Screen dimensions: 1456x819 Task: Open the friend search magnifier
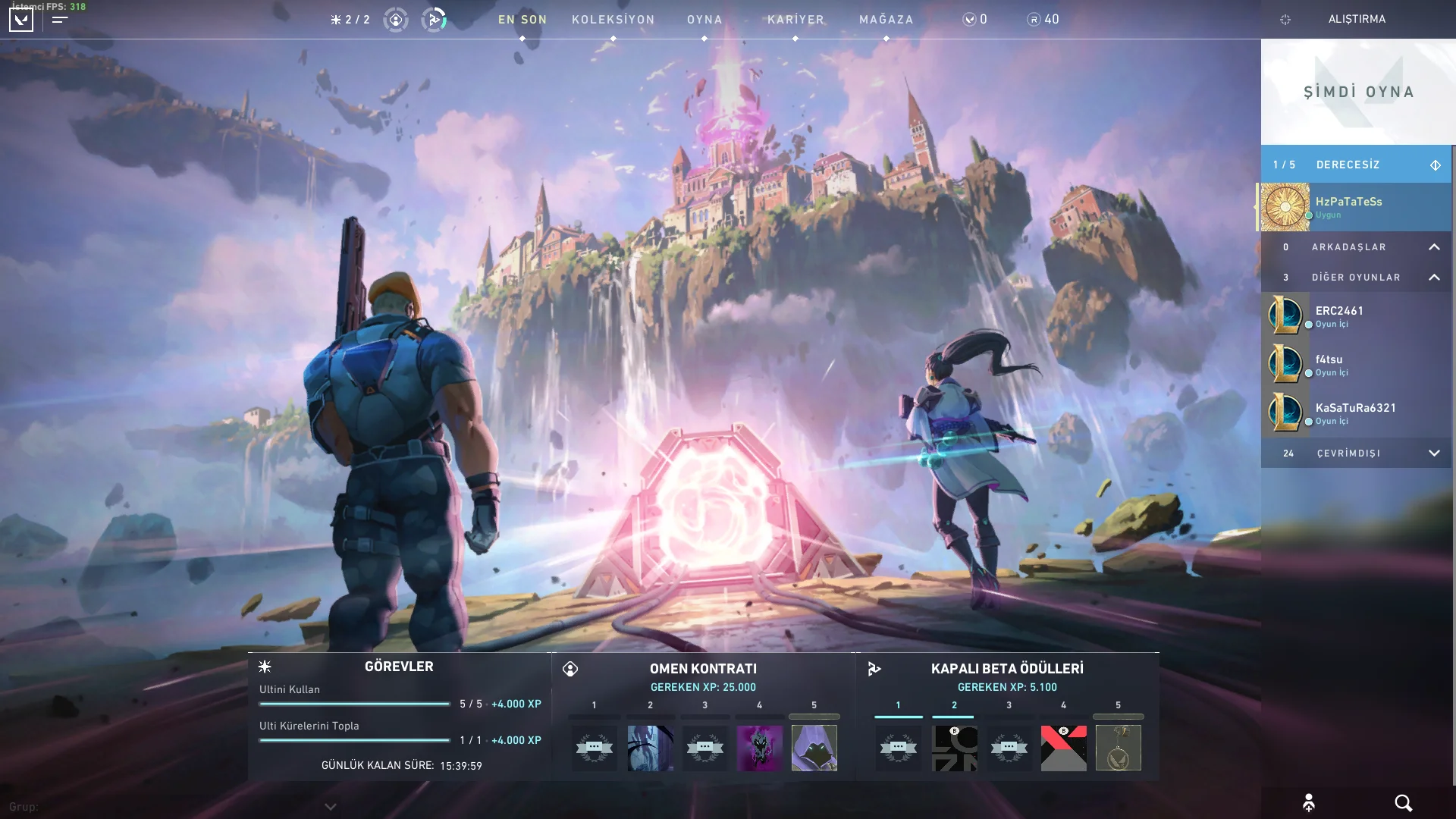[1403, 803]
